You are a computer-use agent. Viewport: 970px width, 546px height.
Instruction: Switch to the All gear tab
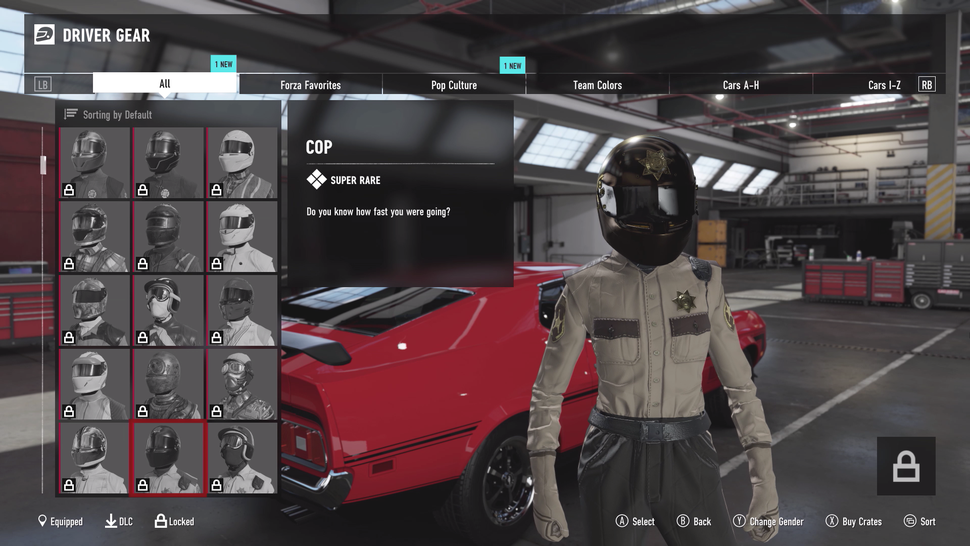(165, 85)
